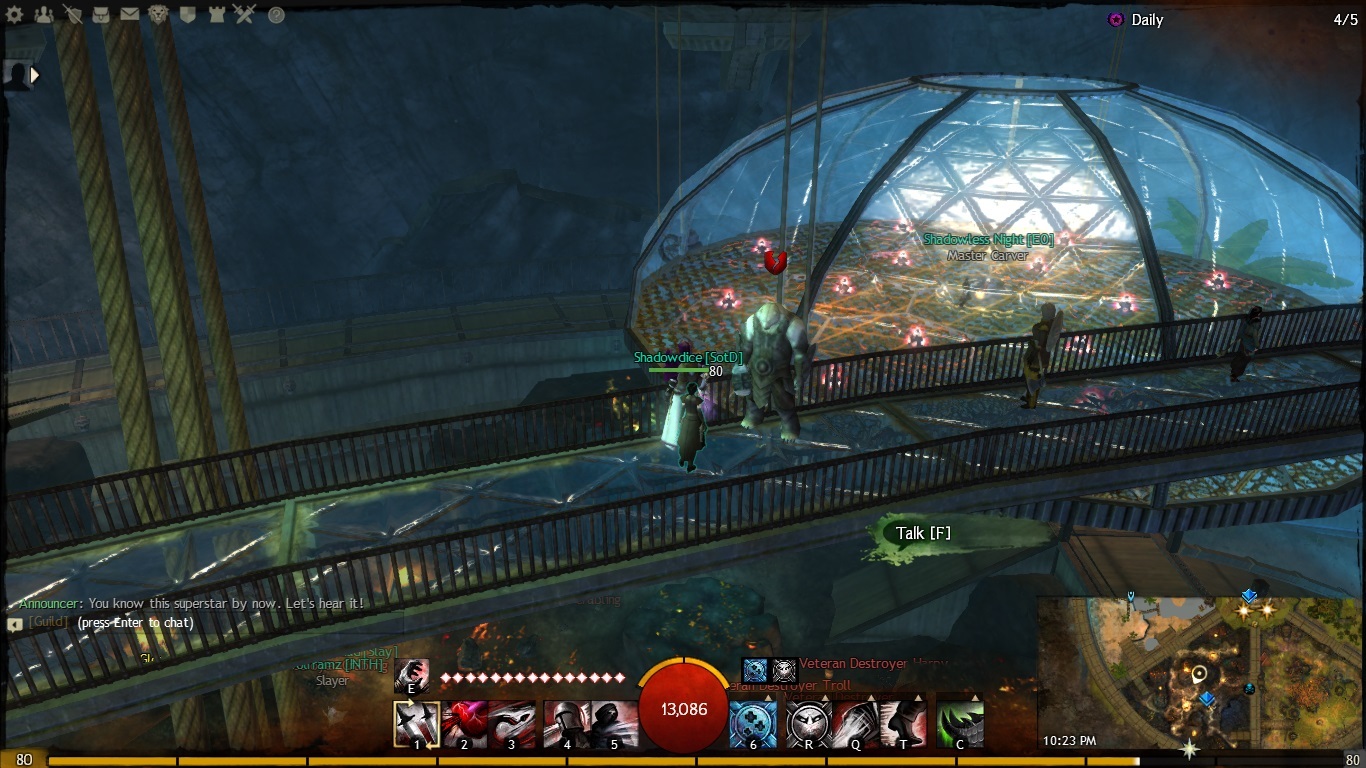1366x768 pixels.
Task: Open the inventory bag icon
Action: [101, 15]
